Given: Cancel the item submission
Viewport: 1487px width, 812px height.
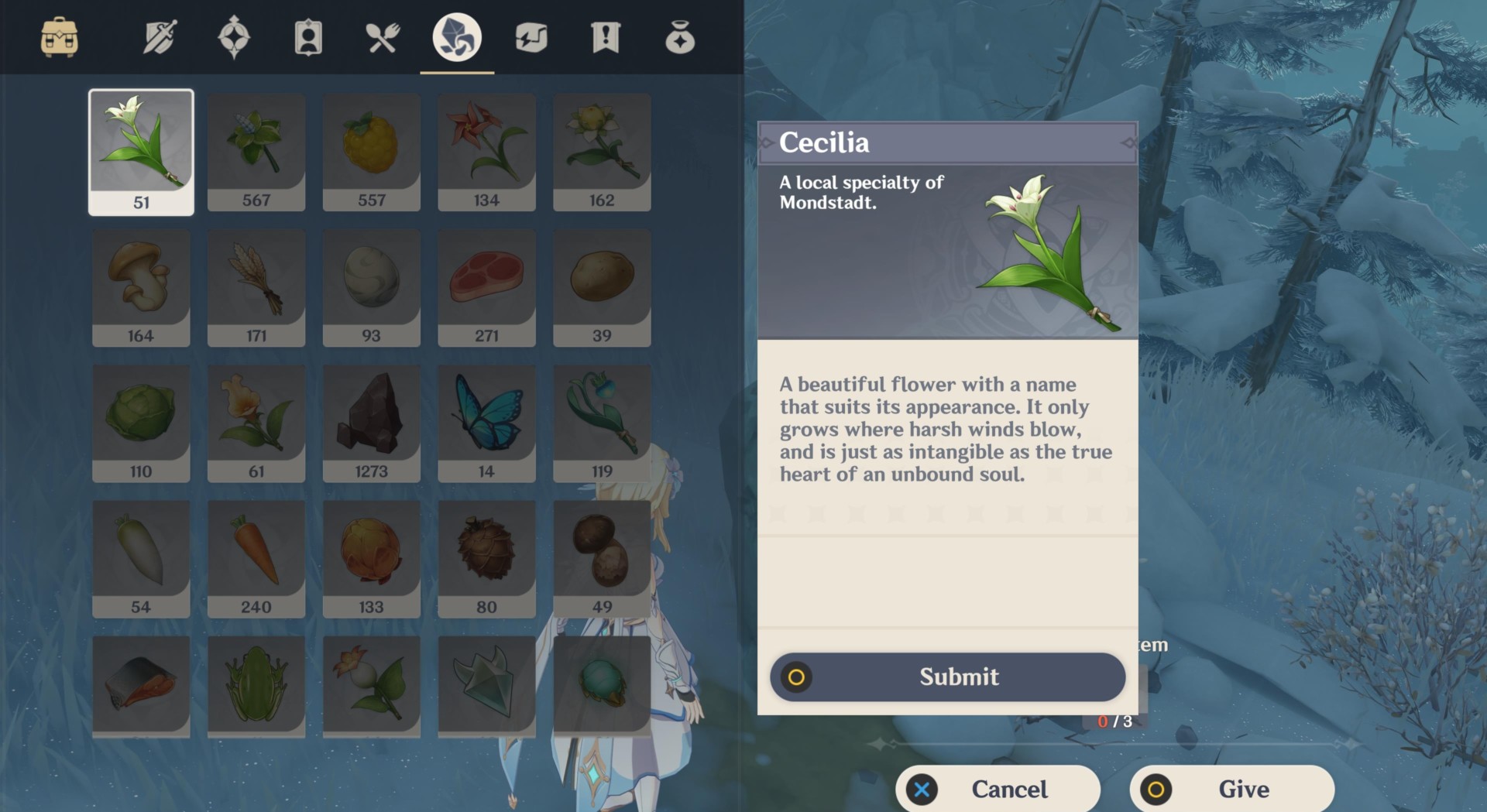Looking at the screenshot, I should 998,789.
